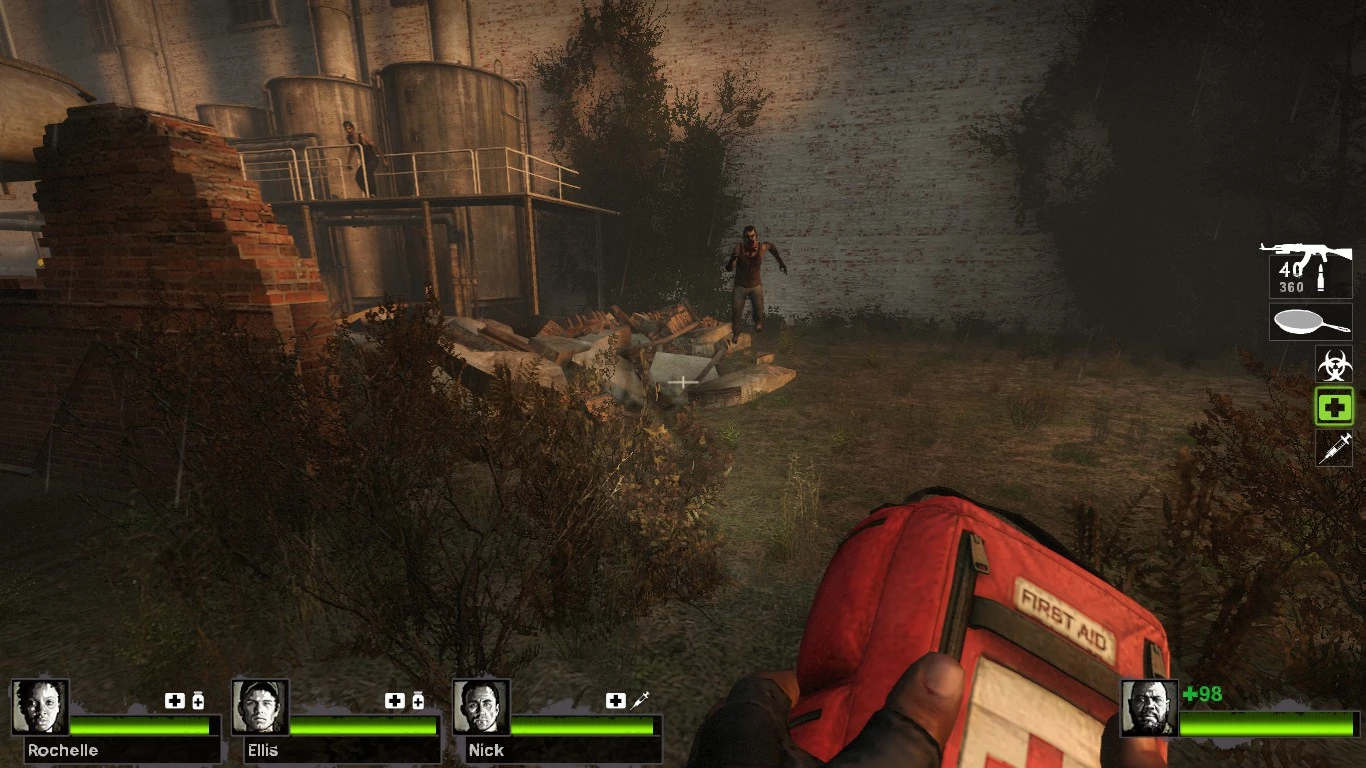Screen dimensions: 1366x768
Task: Click Ellis's first aid cross icon
Action: coord(395,700)
